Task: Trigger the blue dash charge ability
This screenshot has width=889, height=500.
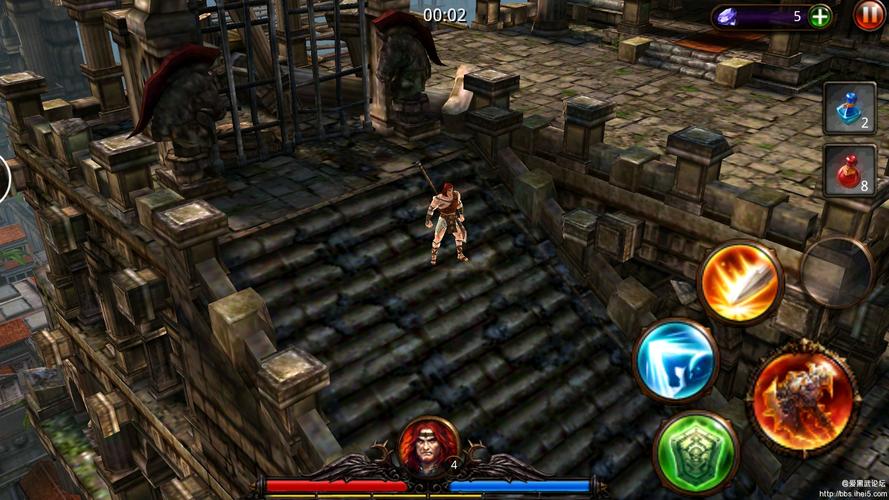Action: (676, 359)
